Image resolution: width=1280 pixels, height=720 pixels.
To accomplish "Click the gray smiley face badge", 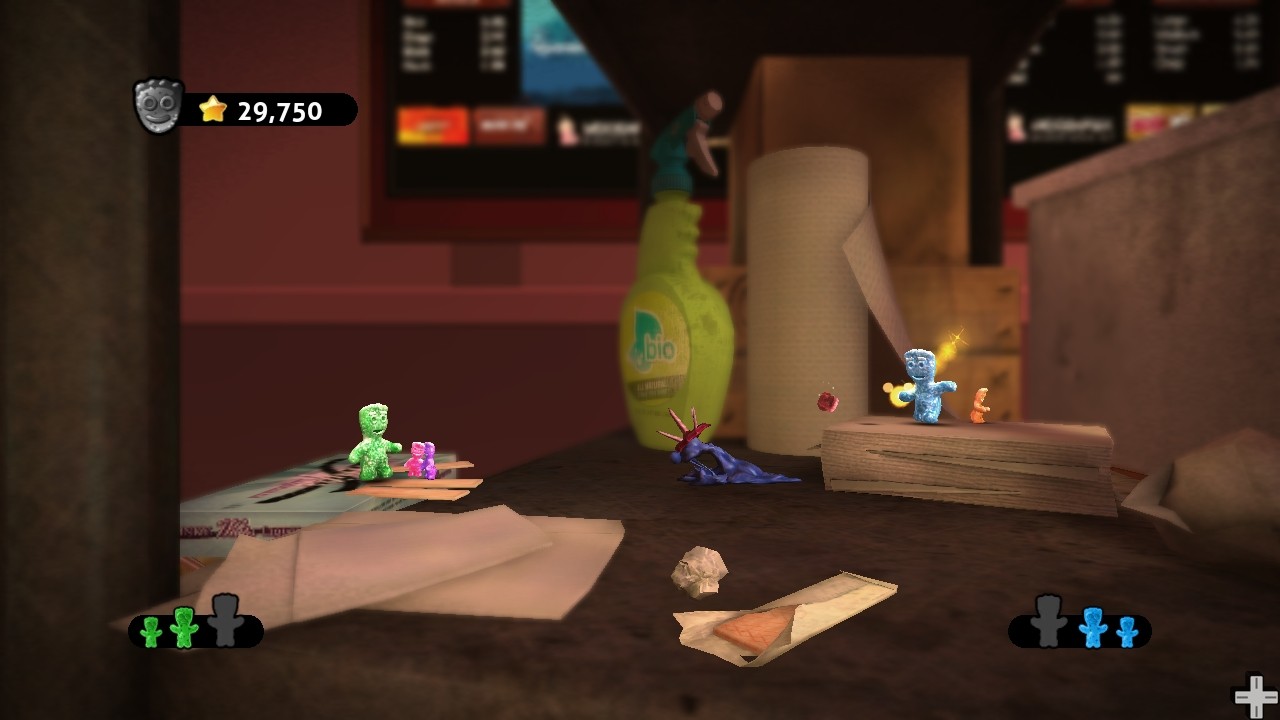I will click(159, 107).
